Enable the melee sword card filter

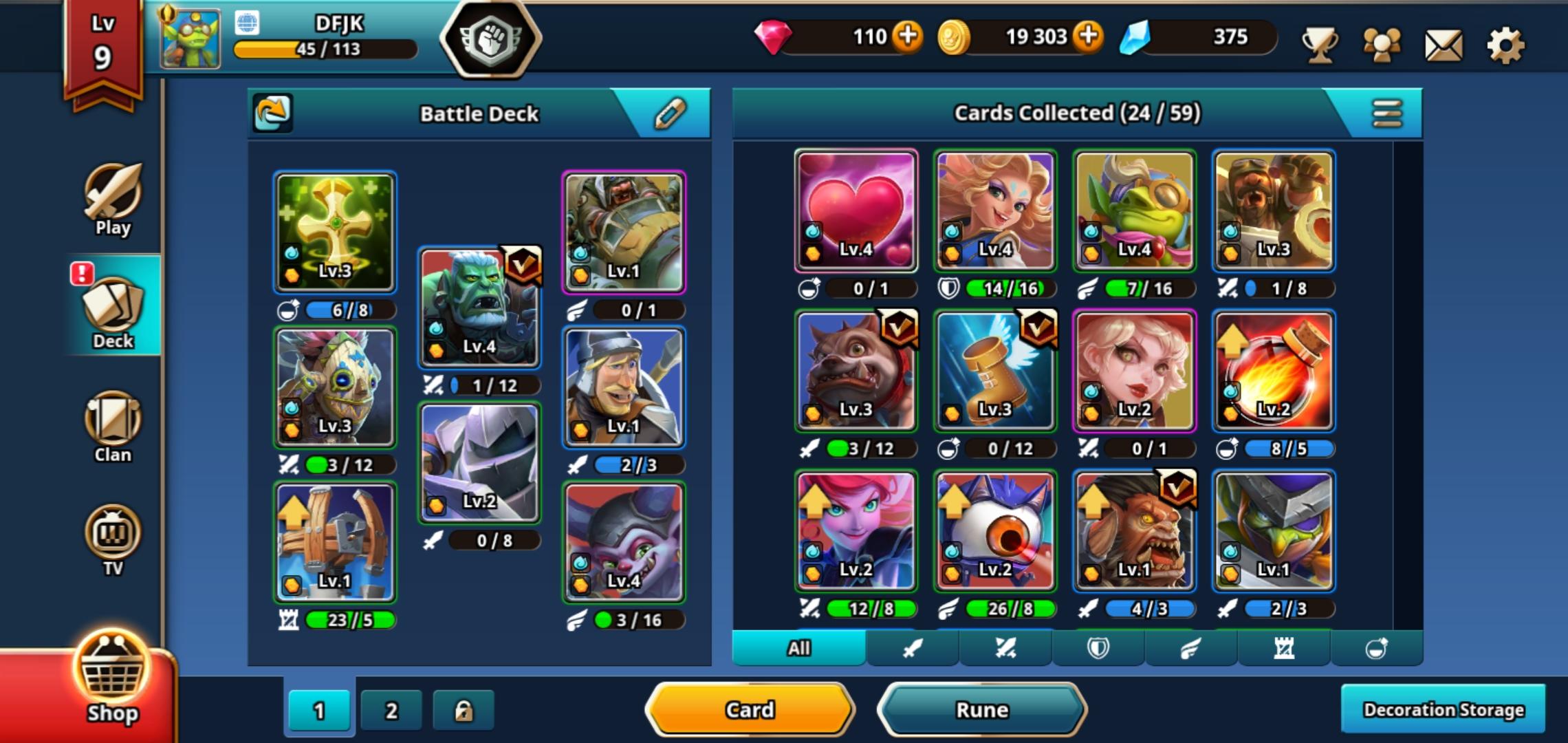(x=913, y=647)
